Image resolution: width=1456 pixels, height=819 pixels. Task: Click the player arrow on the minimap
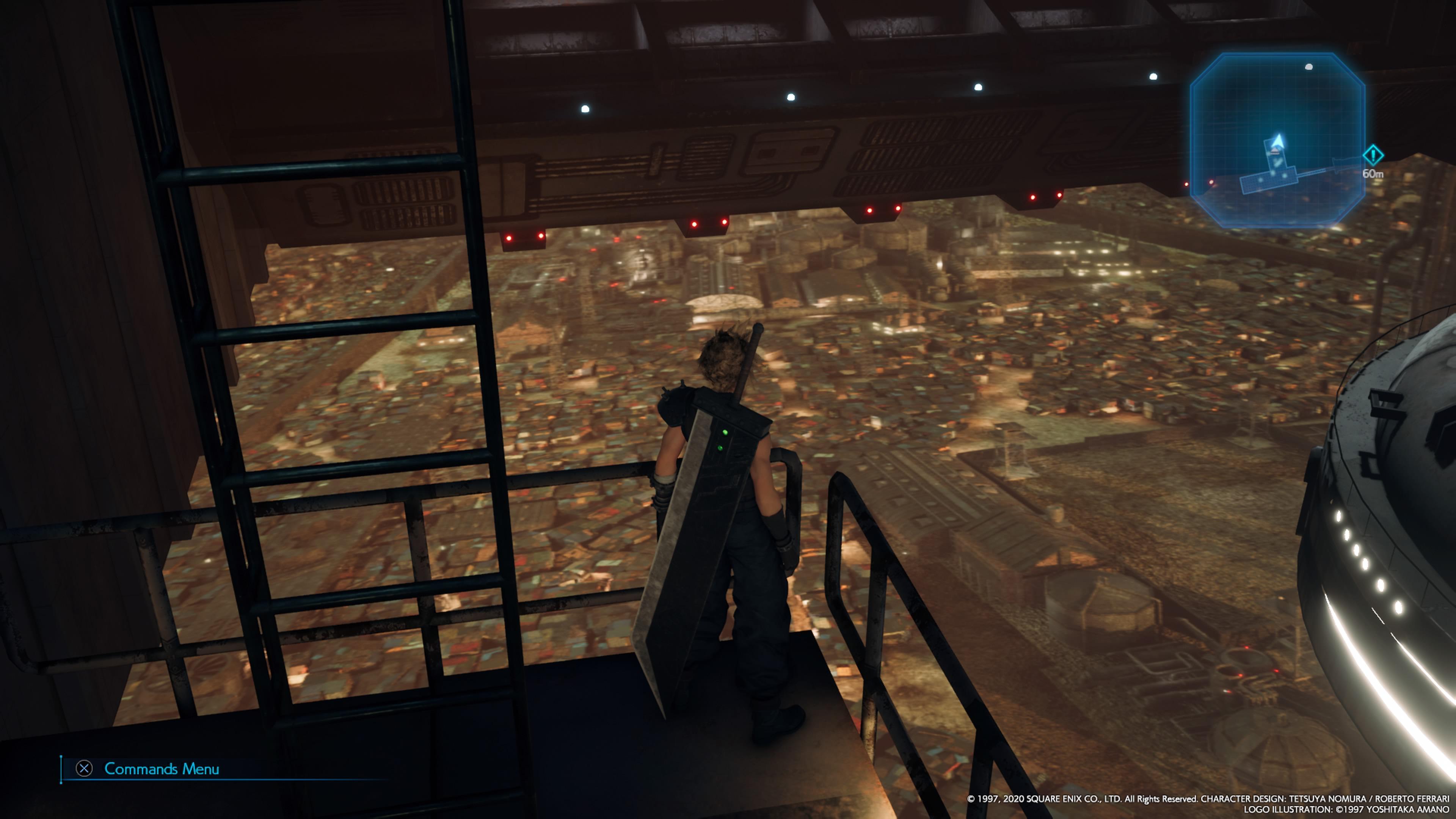(1277, 141)
